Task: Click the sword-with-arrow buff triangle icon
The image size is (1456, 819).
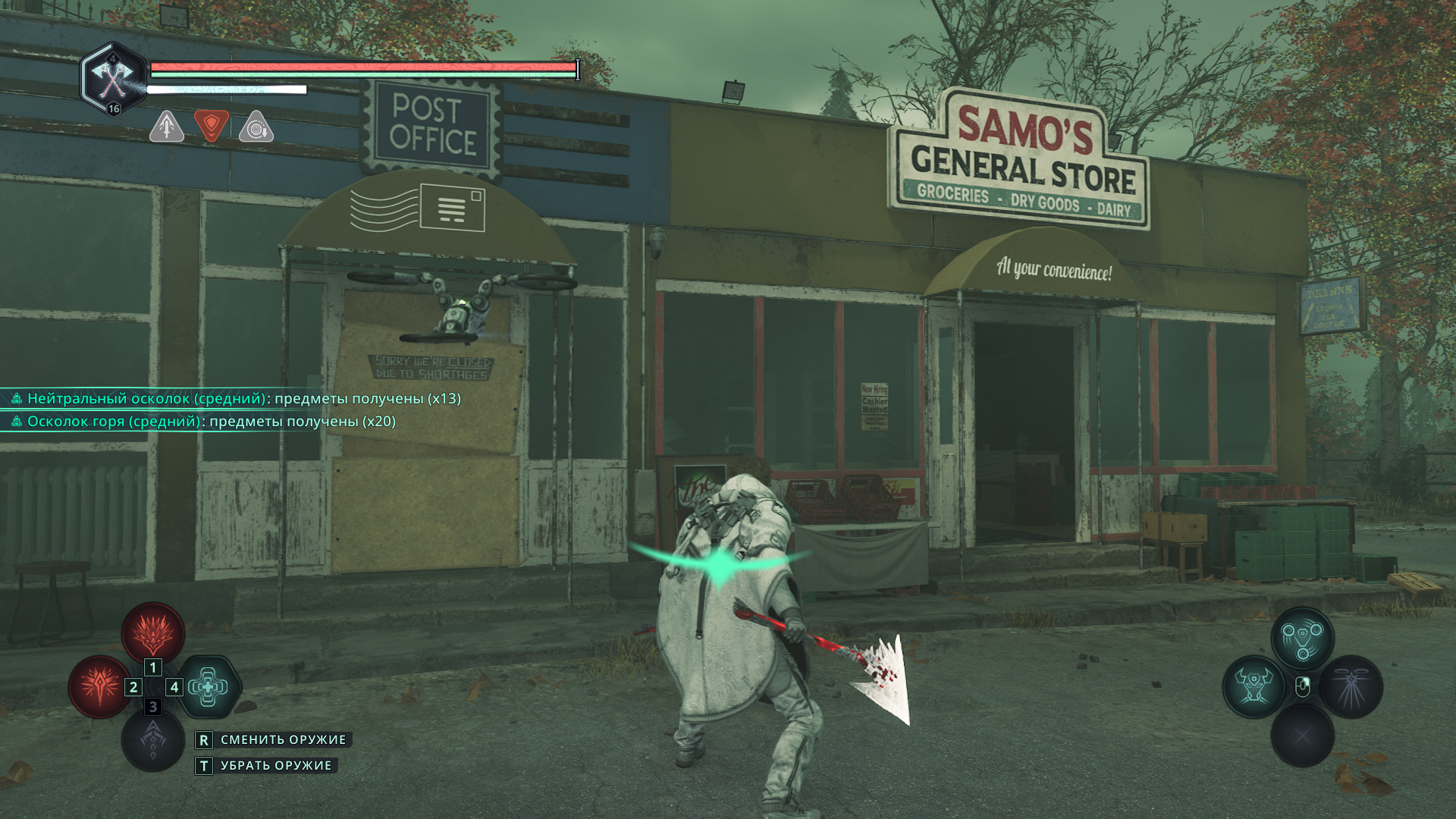Action: [x=167, y=127]
